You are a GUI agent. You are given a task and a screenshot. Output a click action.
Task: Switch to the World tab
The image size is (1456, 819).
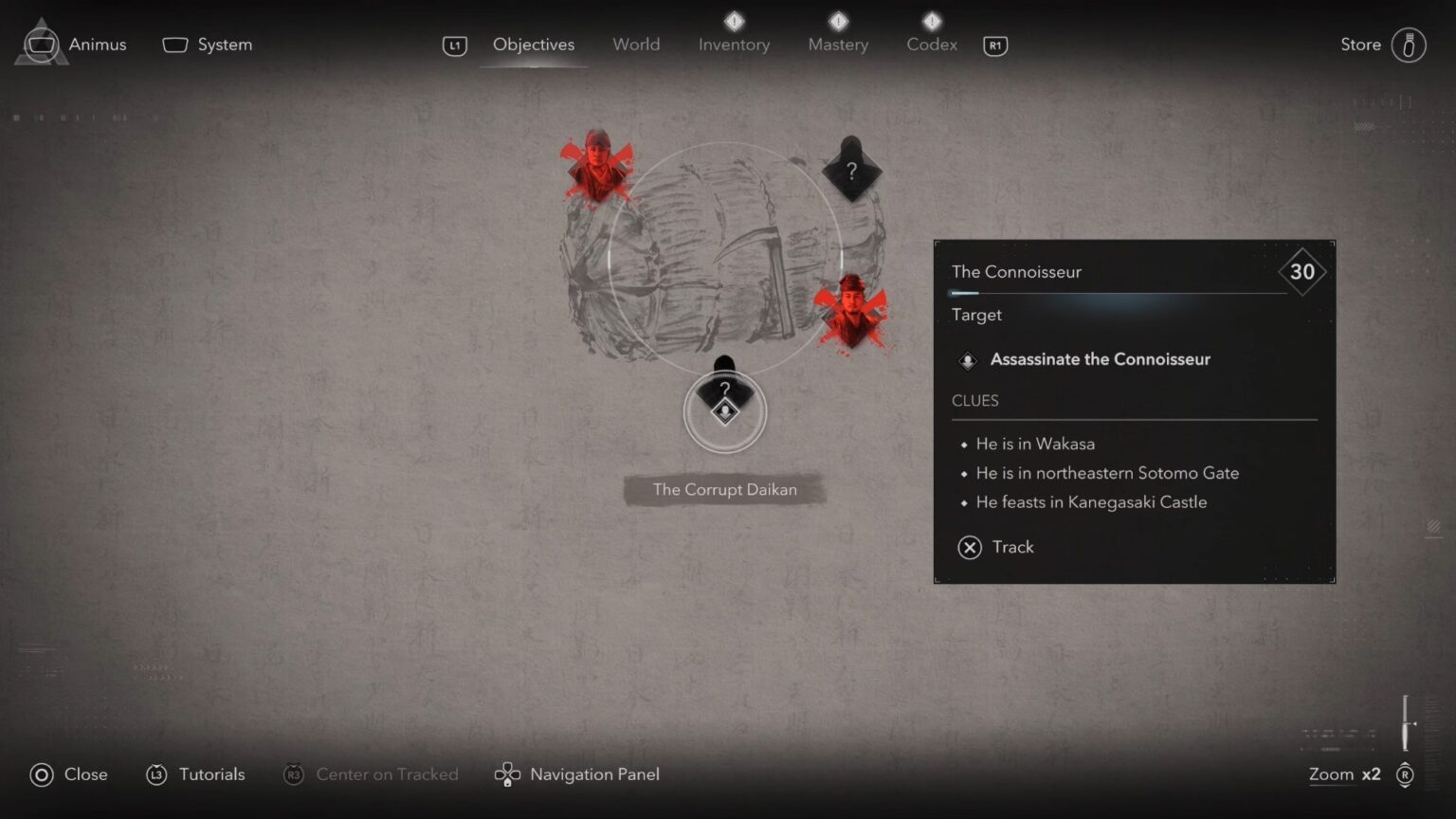pyautogui.click(x=636, y=44)
